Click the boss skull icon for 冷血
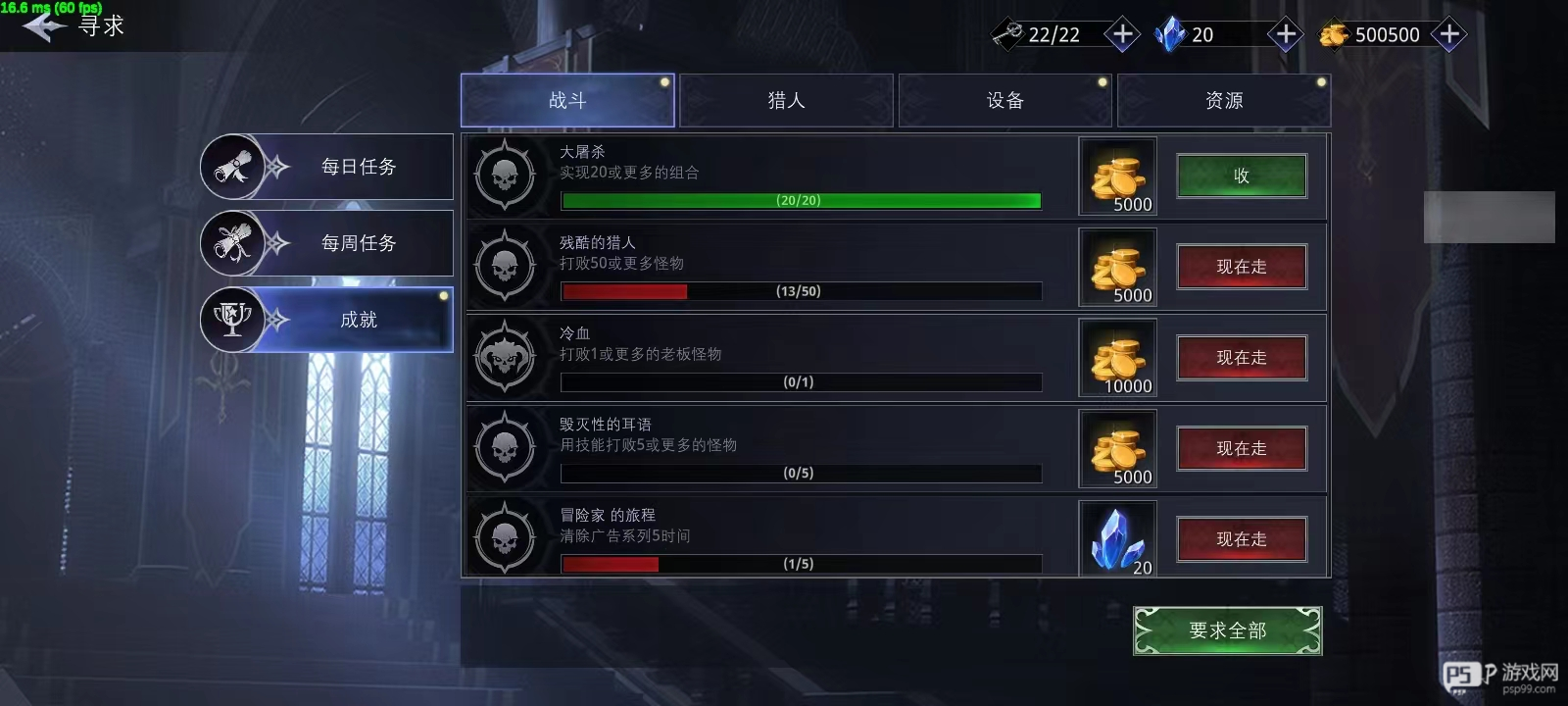Screen dimensions: 1568x706 coord(506,358)
